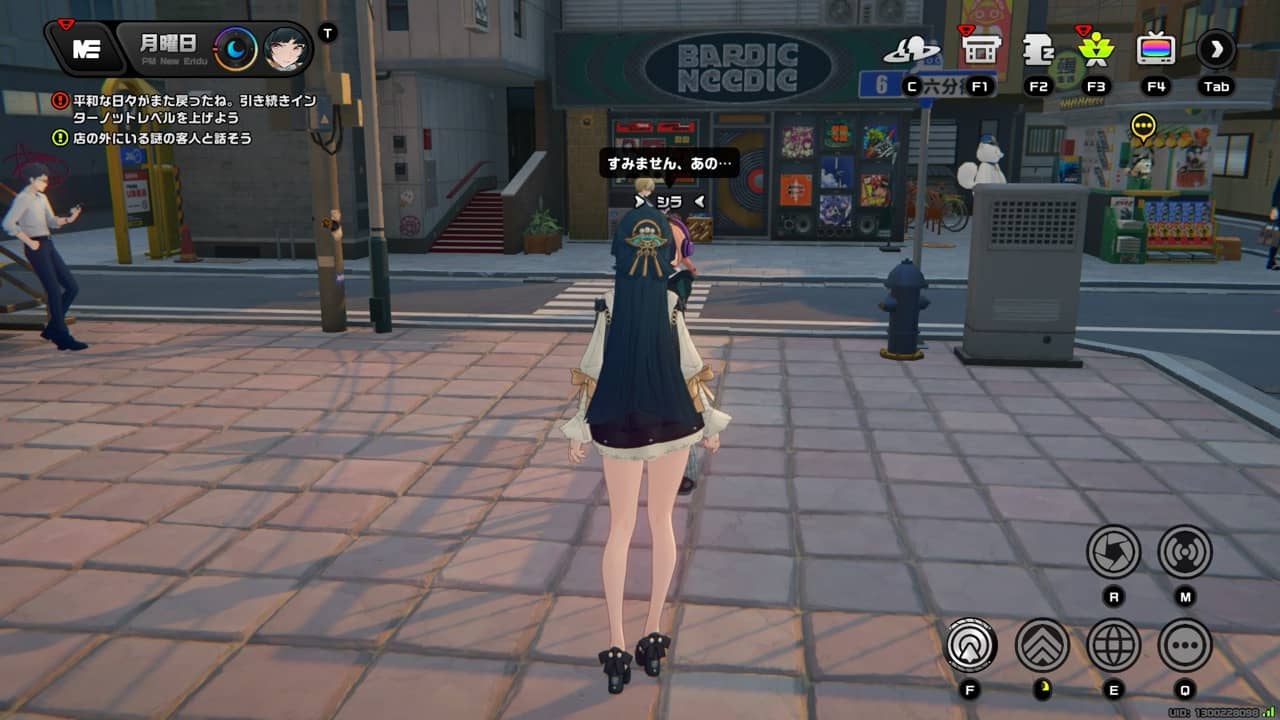Toggle the double-chevron sprint button
Image resolution: width=1280 pixels, height=720 pixels.
pyautogui.click(x=1042, y=645)
